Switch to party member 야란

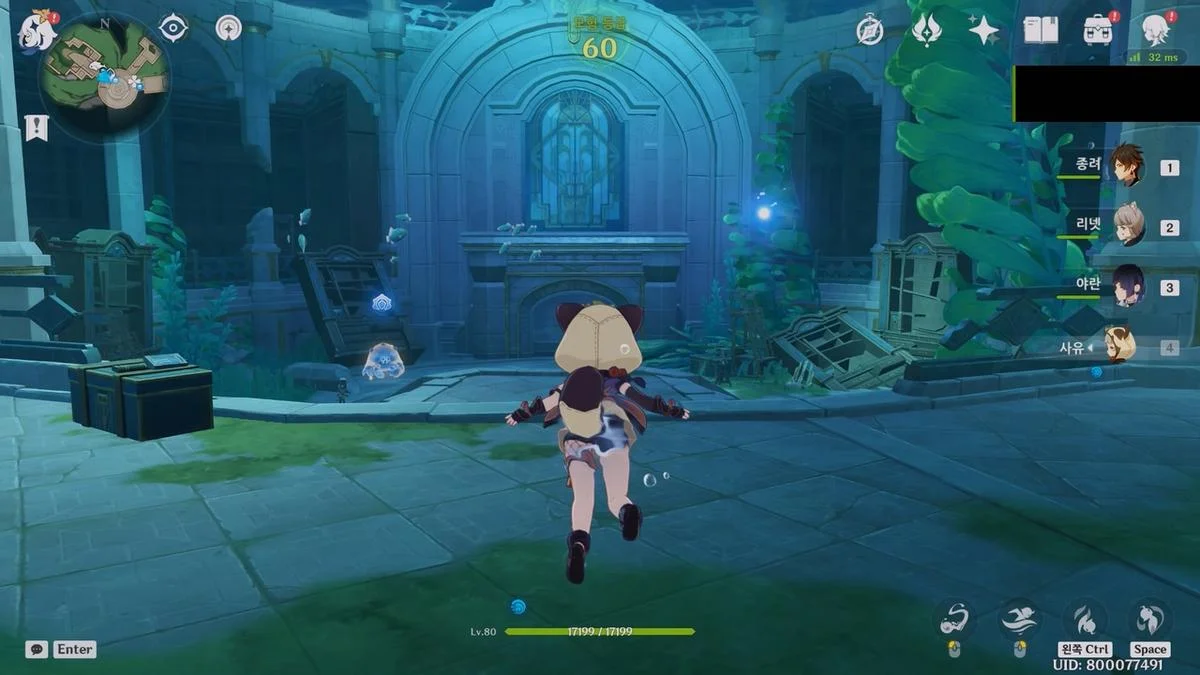[1128, 286]
